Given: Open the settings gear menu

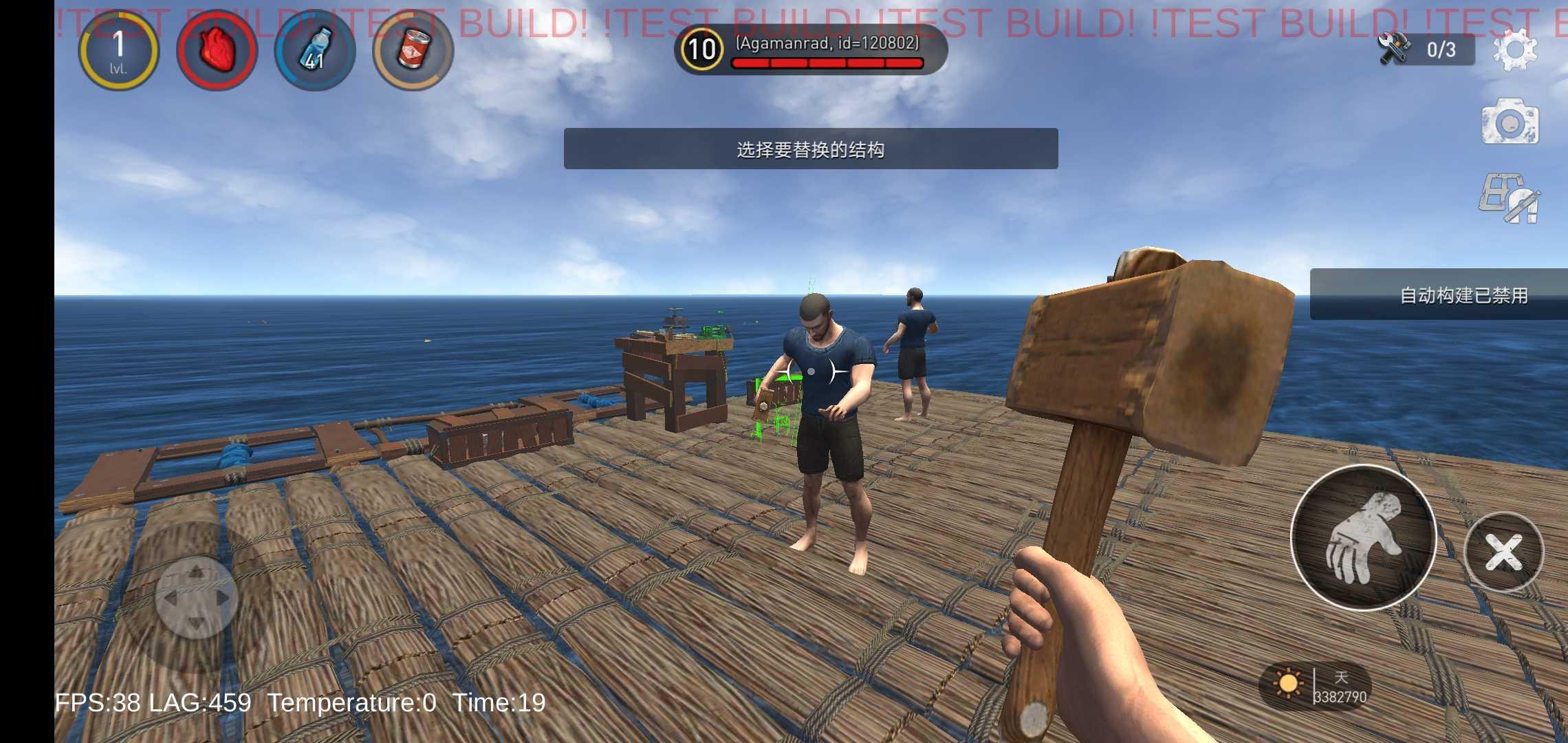Looking at the screenshot, I should coord(1514,50).
